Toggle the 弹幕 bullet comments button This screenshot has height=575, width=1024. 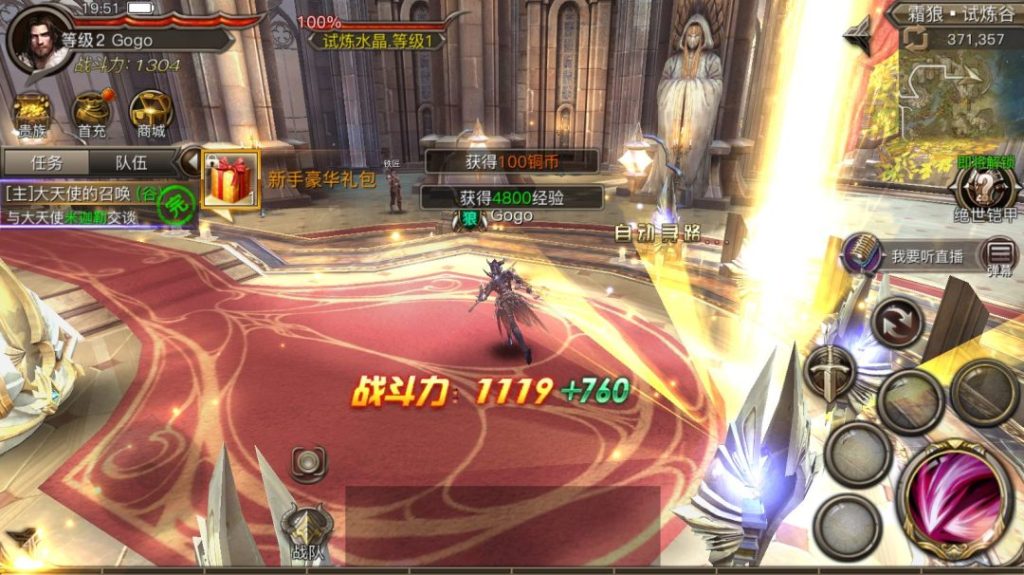click(997, 256)
